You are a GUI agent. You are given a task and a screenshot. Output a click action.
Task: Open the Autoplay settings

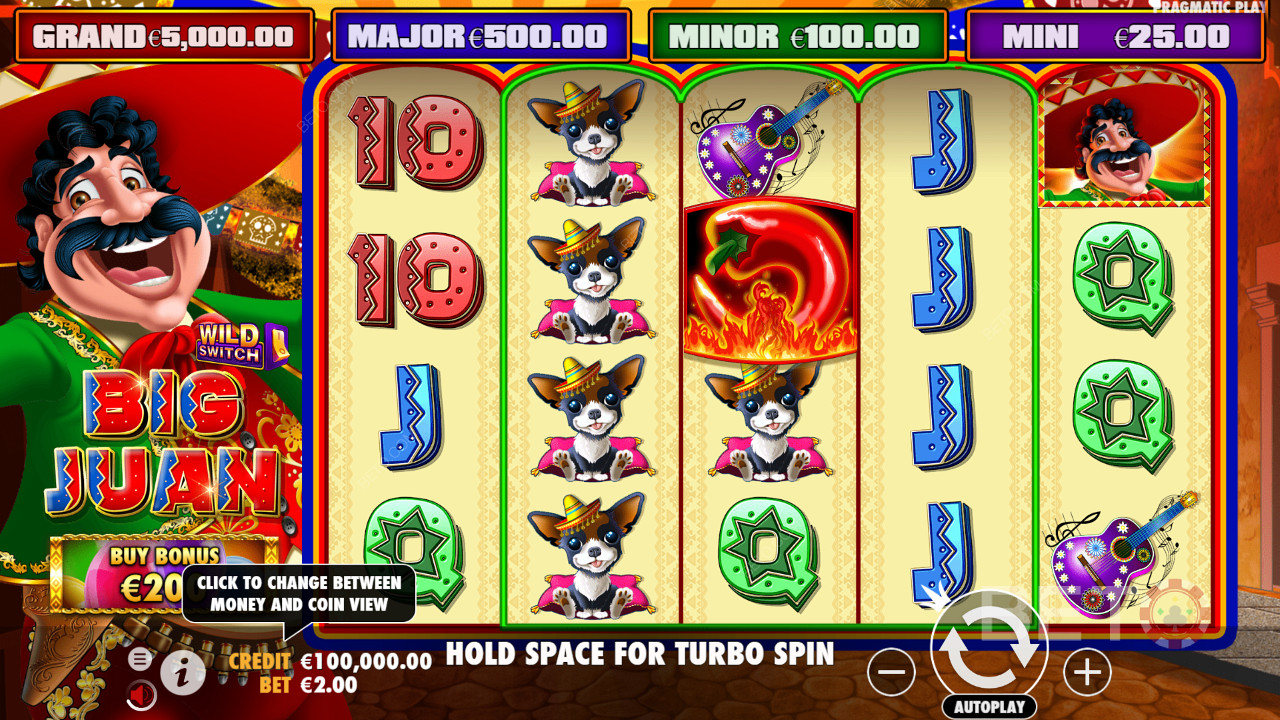tap(989, 706)
